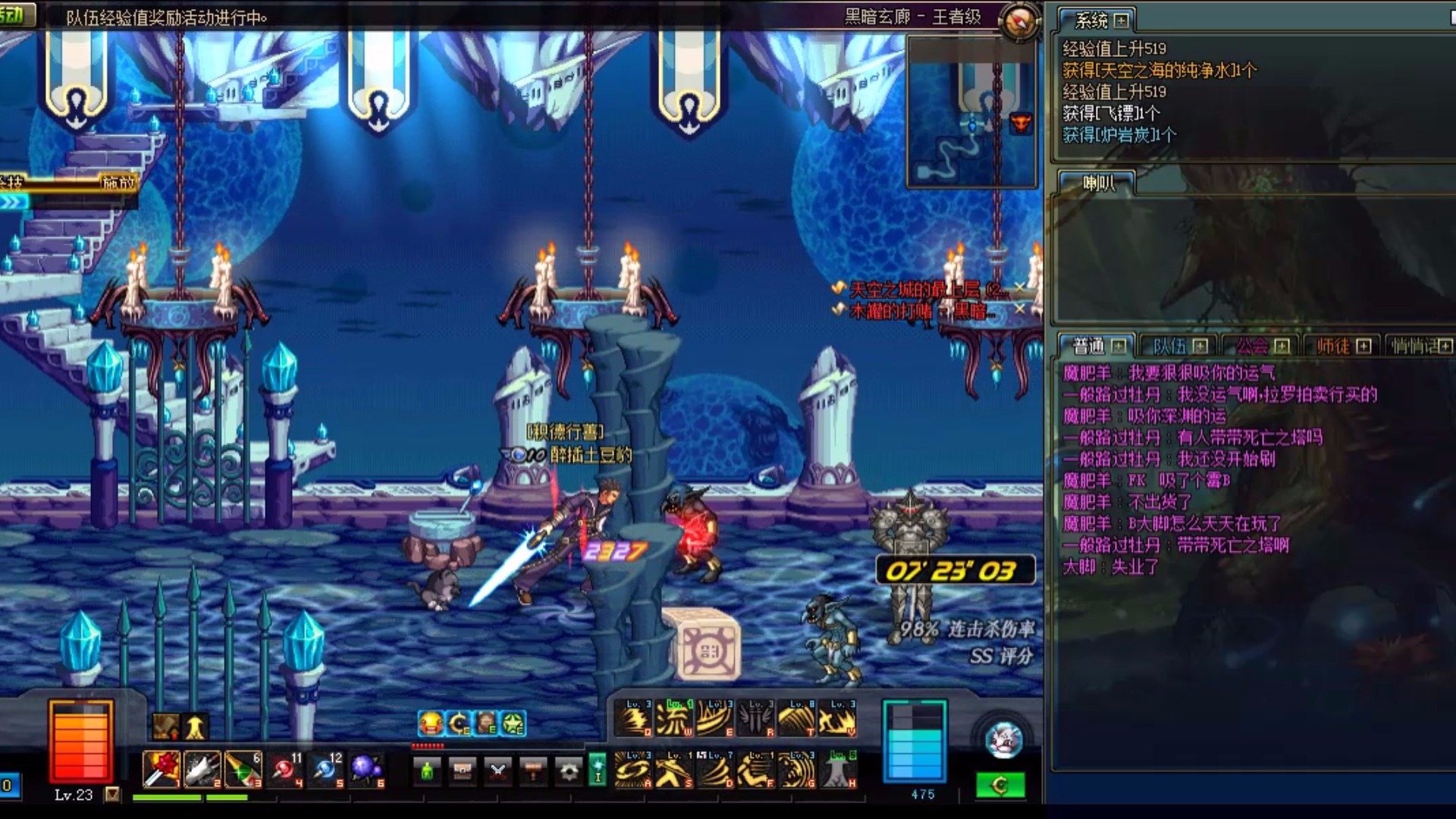
Task: Use the red mace item in slot 1
Action: 161,770
